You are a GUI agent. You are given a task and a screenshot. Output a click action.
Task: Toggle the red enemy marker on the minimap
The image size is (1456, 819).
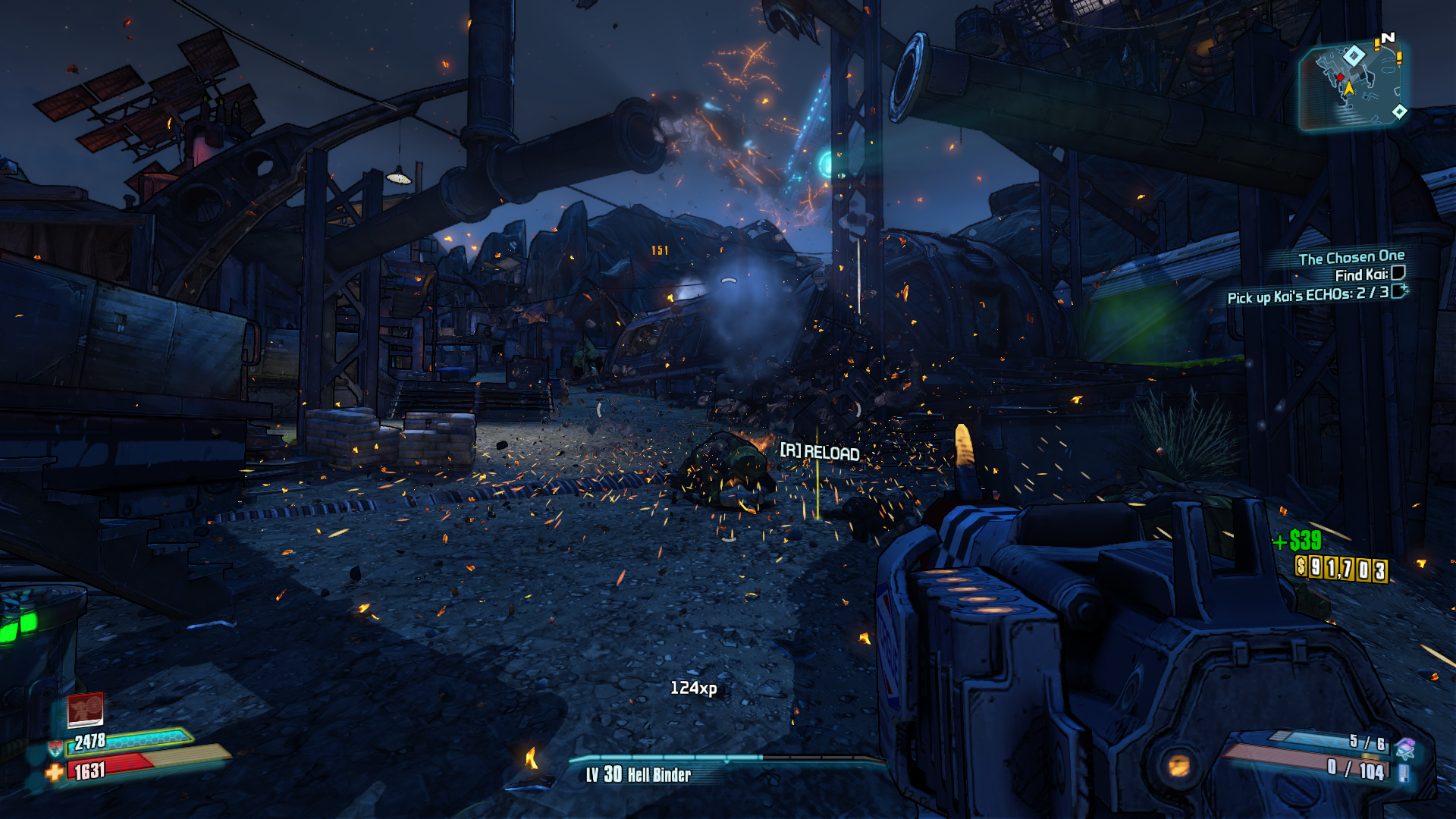point(1340,77)
